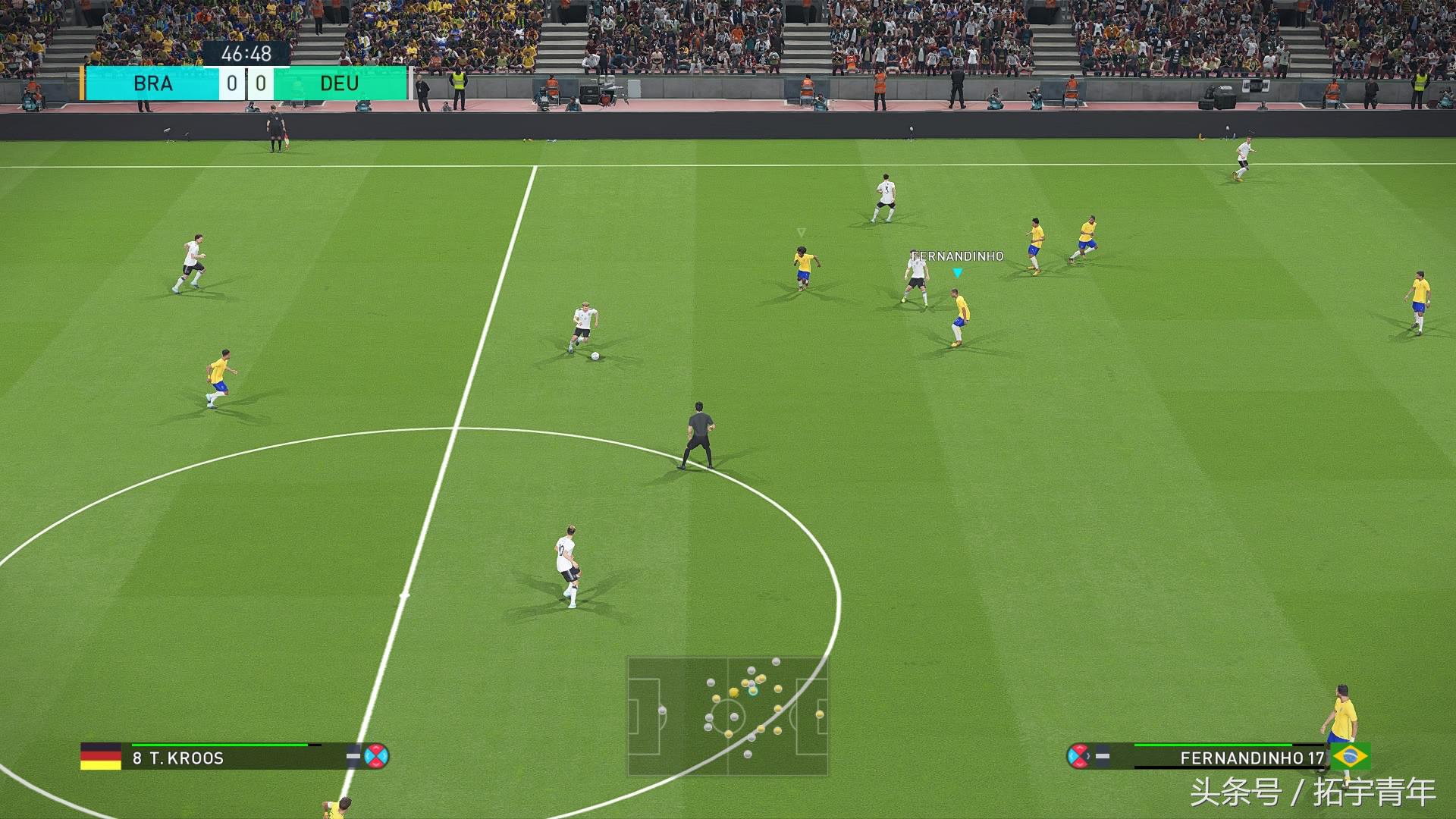Click the pitch radar minimap

click(x=727, y=716)
